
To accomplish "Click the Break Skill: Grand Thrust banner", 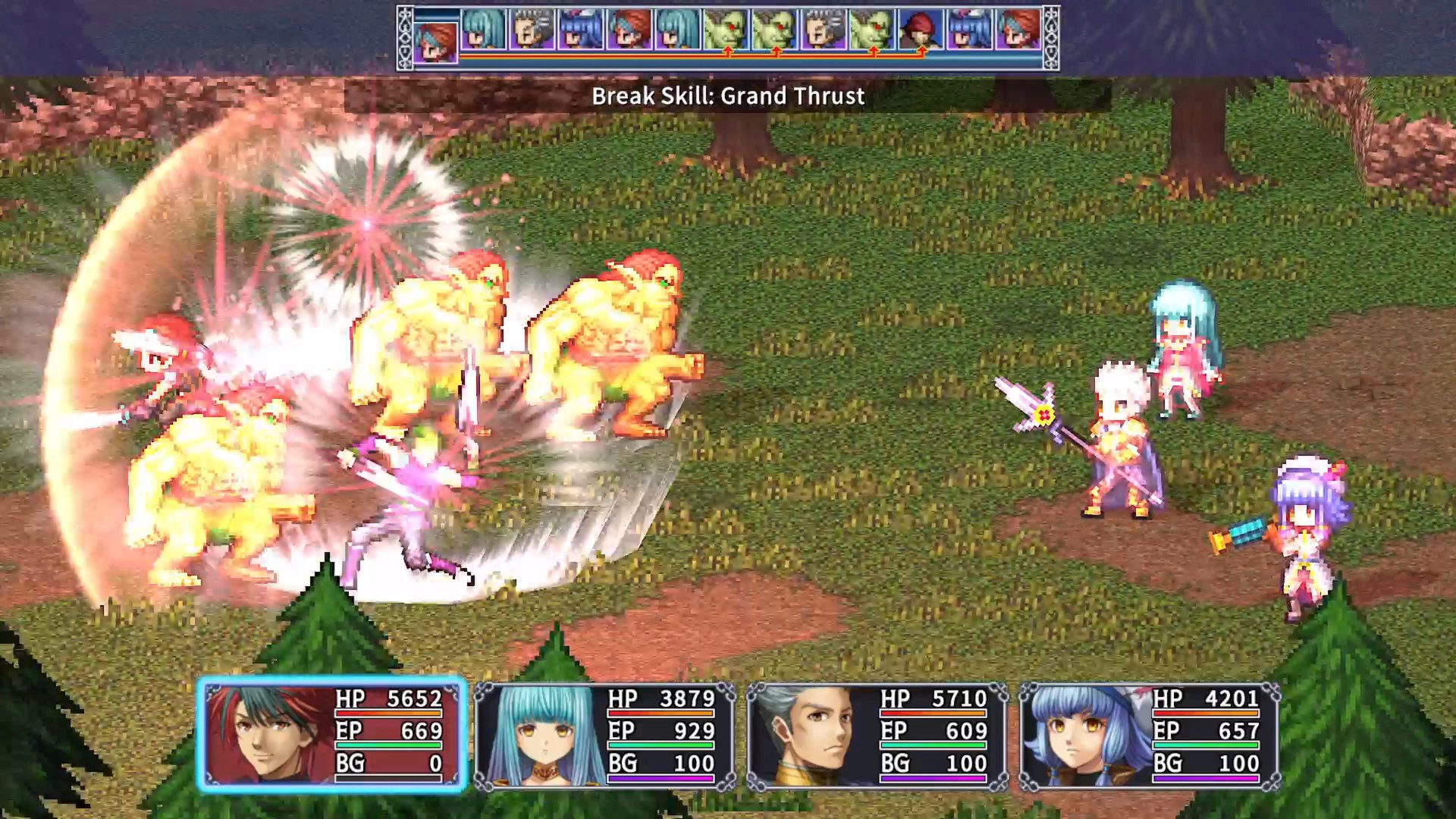I will 728,96.
